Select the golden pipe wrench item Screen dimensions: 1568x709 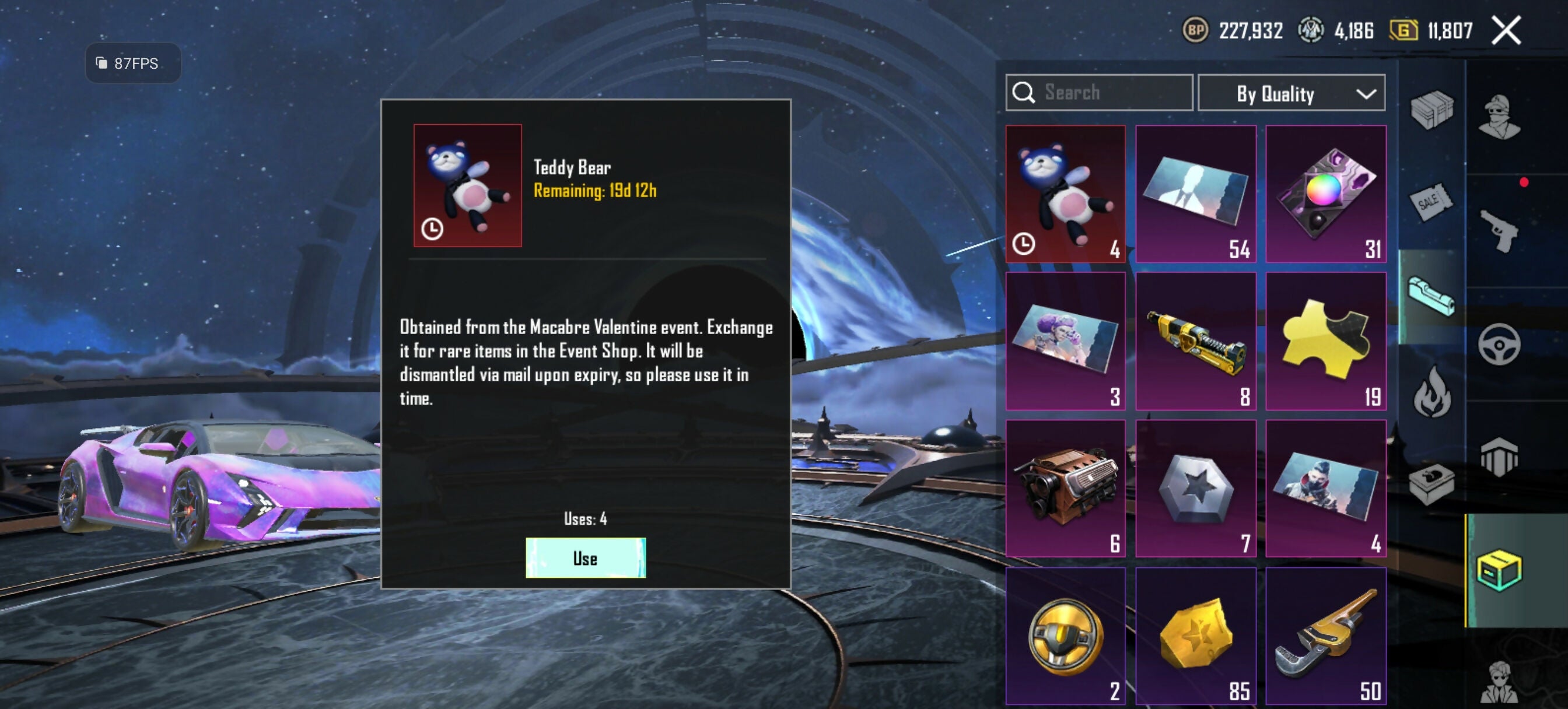[x=1325, y=636]
